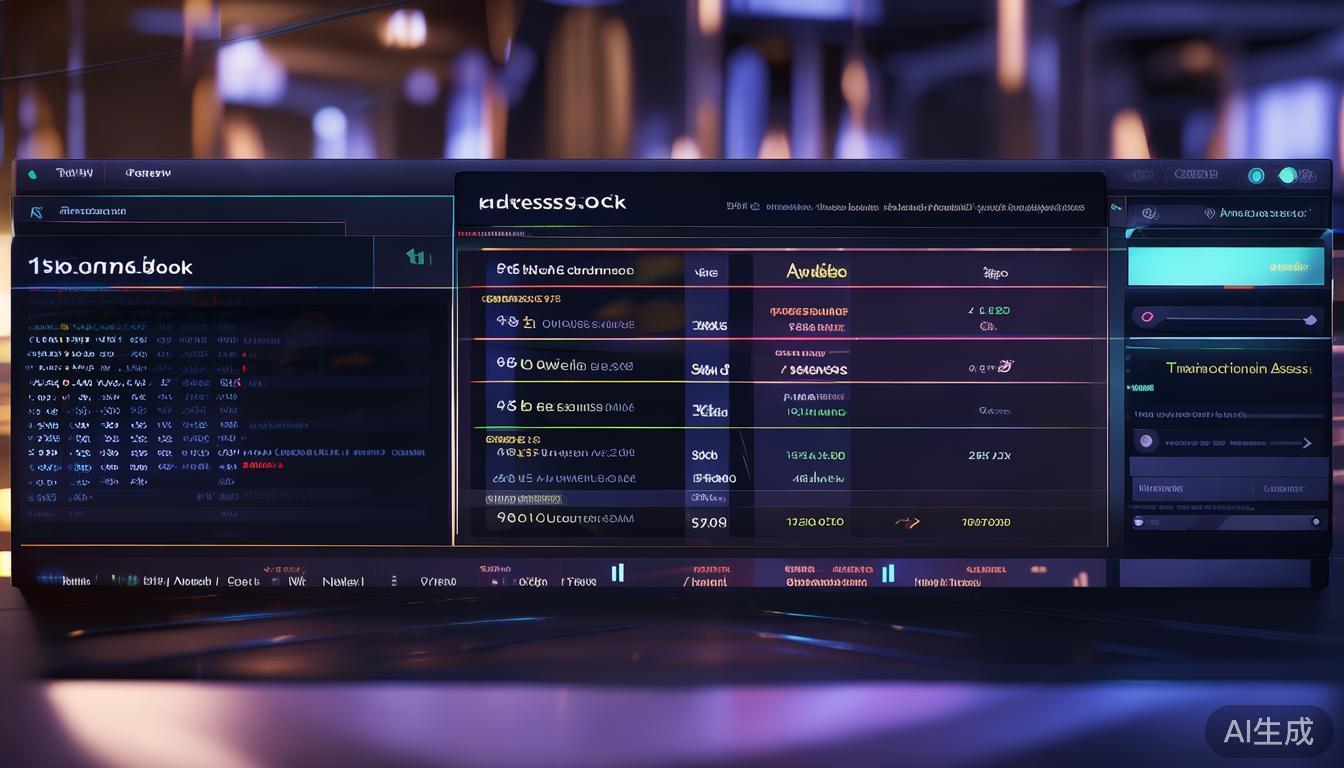
Task: Open the first tab in the top-left bar
Action: (75, 173)
